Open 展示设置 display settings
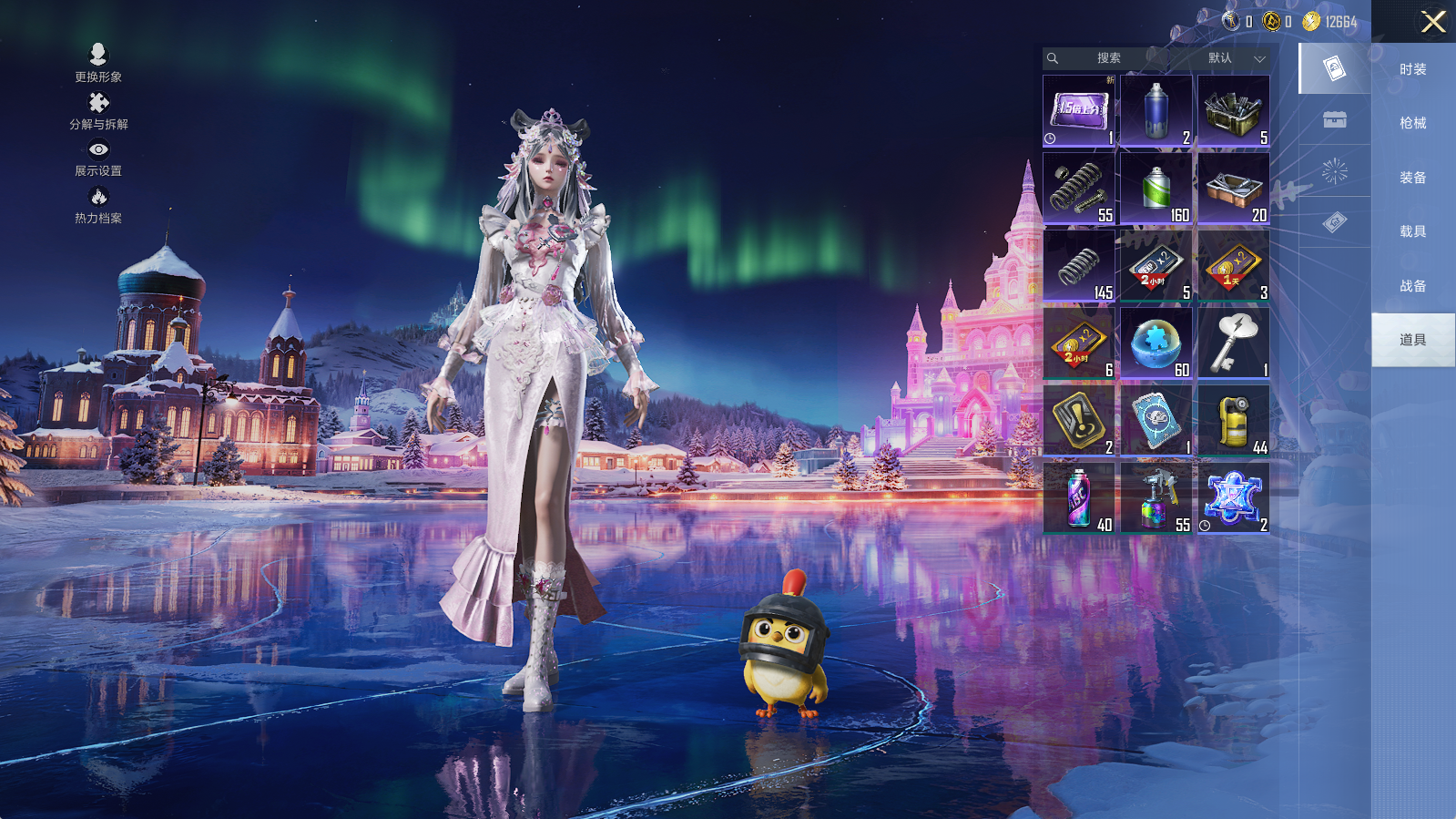 98,157
